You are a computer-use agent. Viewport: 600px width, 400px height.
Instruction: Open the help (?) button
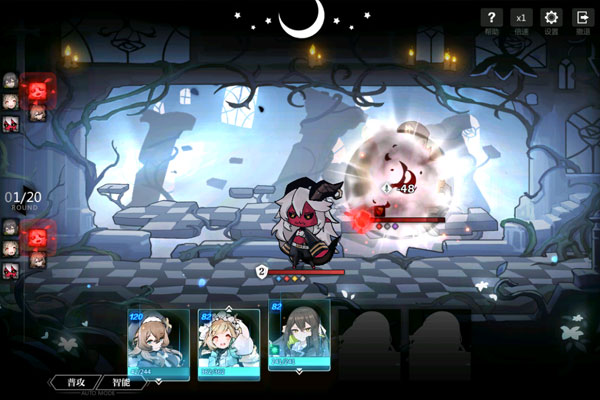(490, 18)
